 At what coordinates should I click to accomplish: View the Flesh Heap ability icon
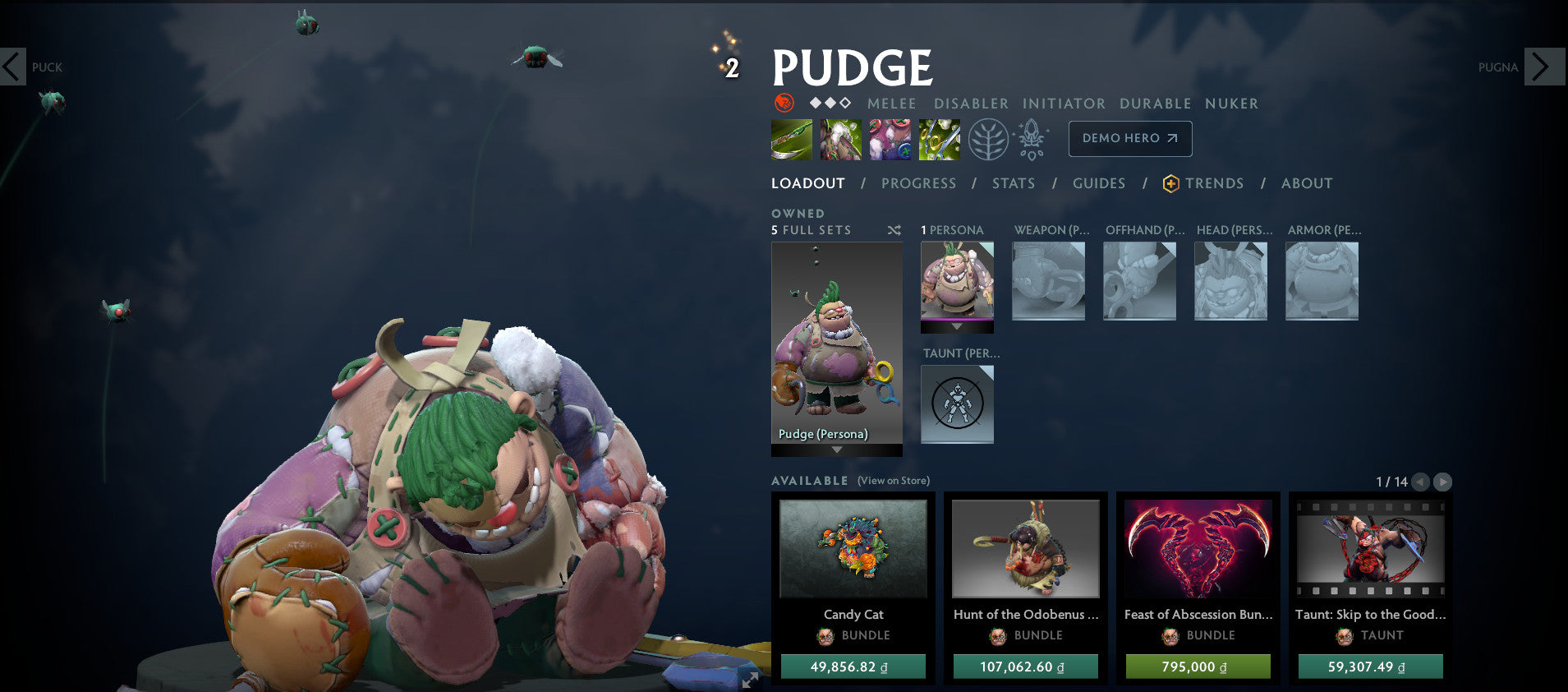(890, 138)
